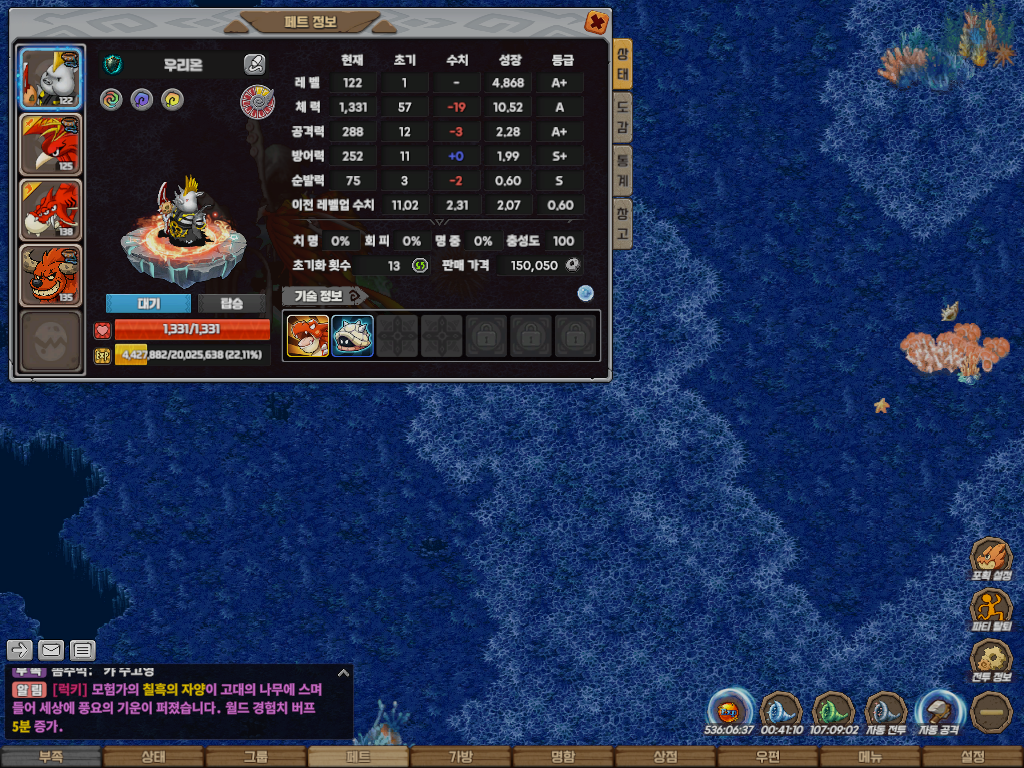Select the spiked shell skill icon
Viewport: 1024px width, 768px height.
353,336
